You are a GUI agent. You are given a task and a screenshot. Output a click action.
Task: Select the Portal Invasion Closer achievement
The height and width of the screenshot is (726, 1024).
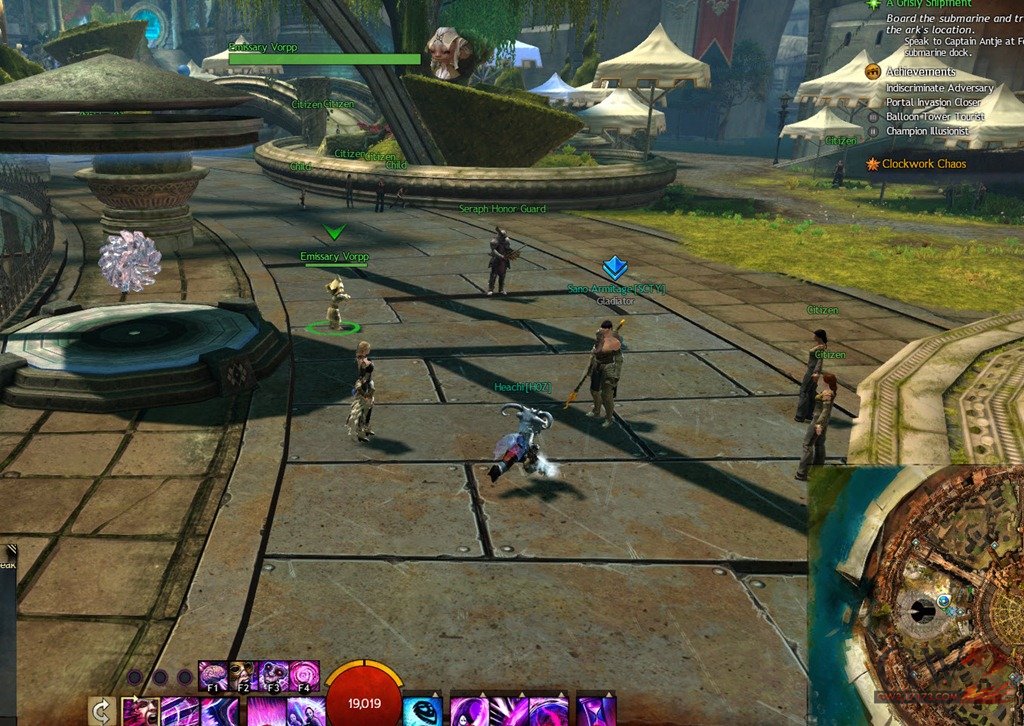(933, 102)
